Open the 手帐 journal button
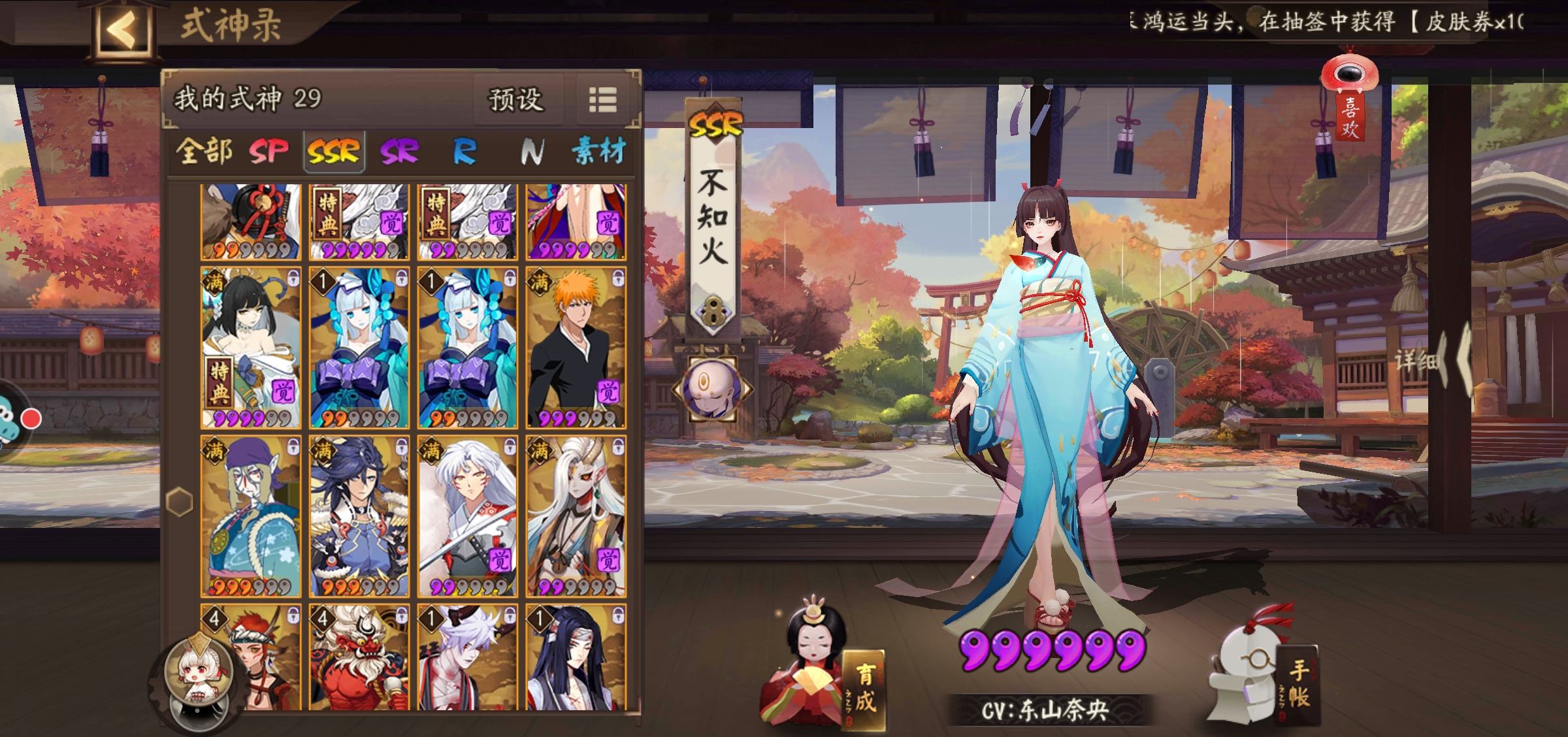Viewport: 1568px width, 737px height. 1297,683
